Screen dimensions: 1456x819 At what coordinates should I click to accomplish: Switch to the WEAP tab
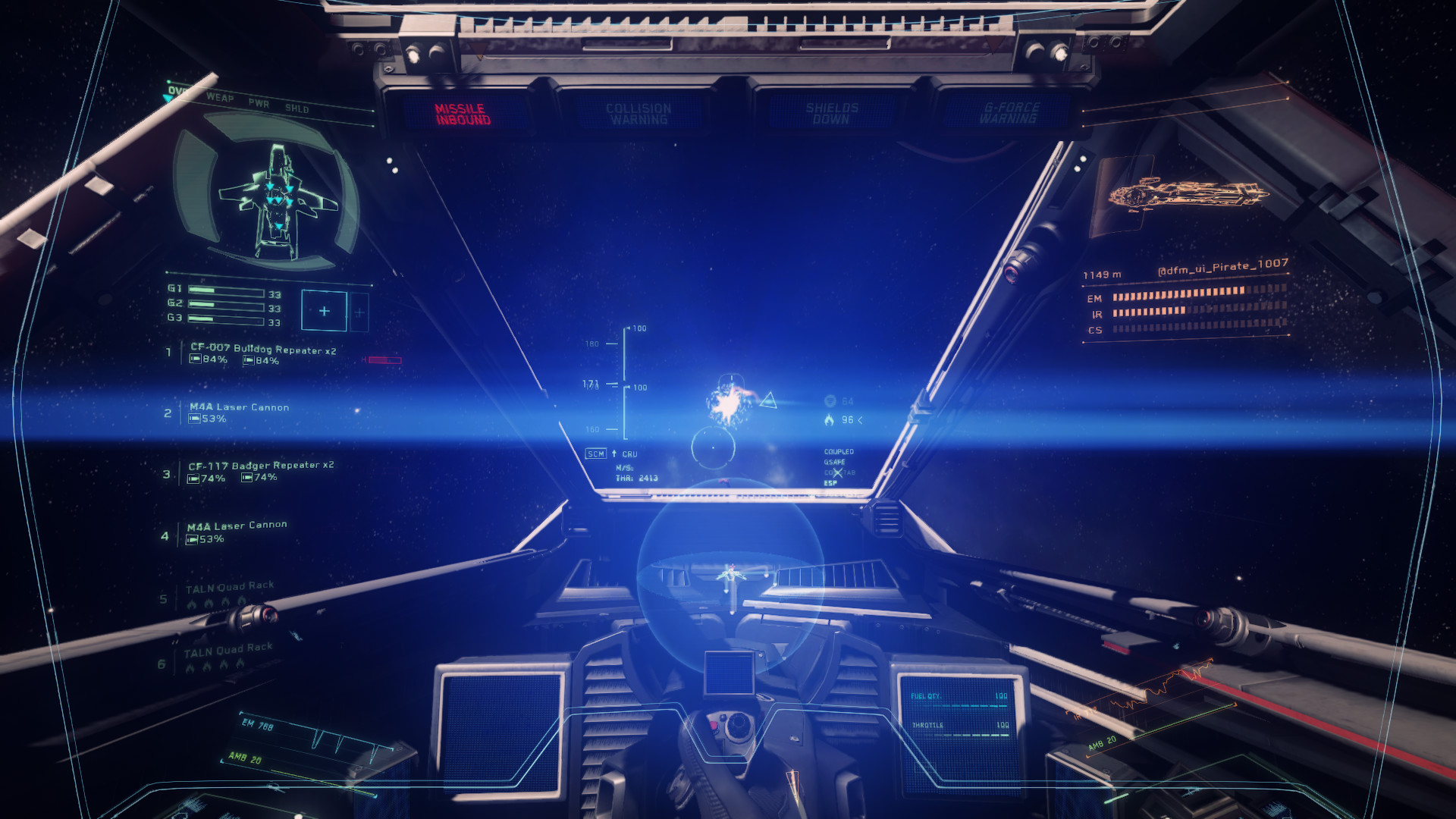[220, 97]
